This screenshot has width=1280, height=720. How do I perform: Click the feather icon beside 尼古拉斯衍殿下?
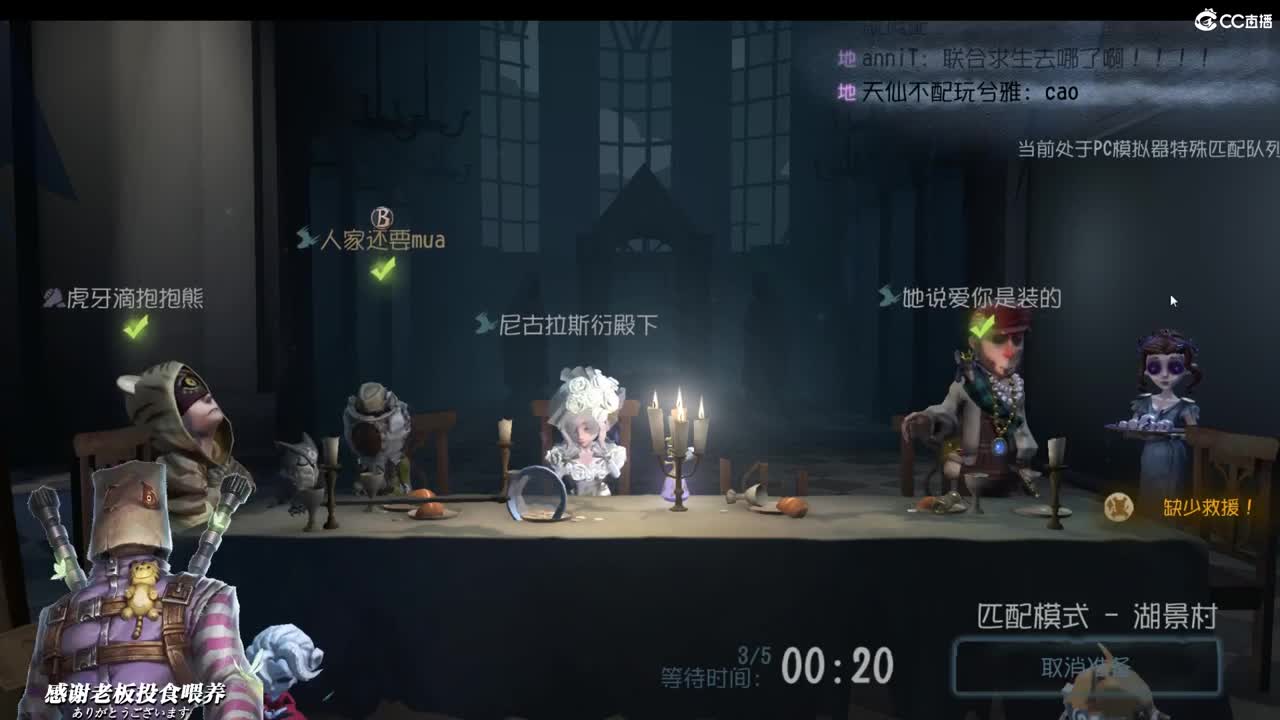pyautogui.click(x=483, y=323)
